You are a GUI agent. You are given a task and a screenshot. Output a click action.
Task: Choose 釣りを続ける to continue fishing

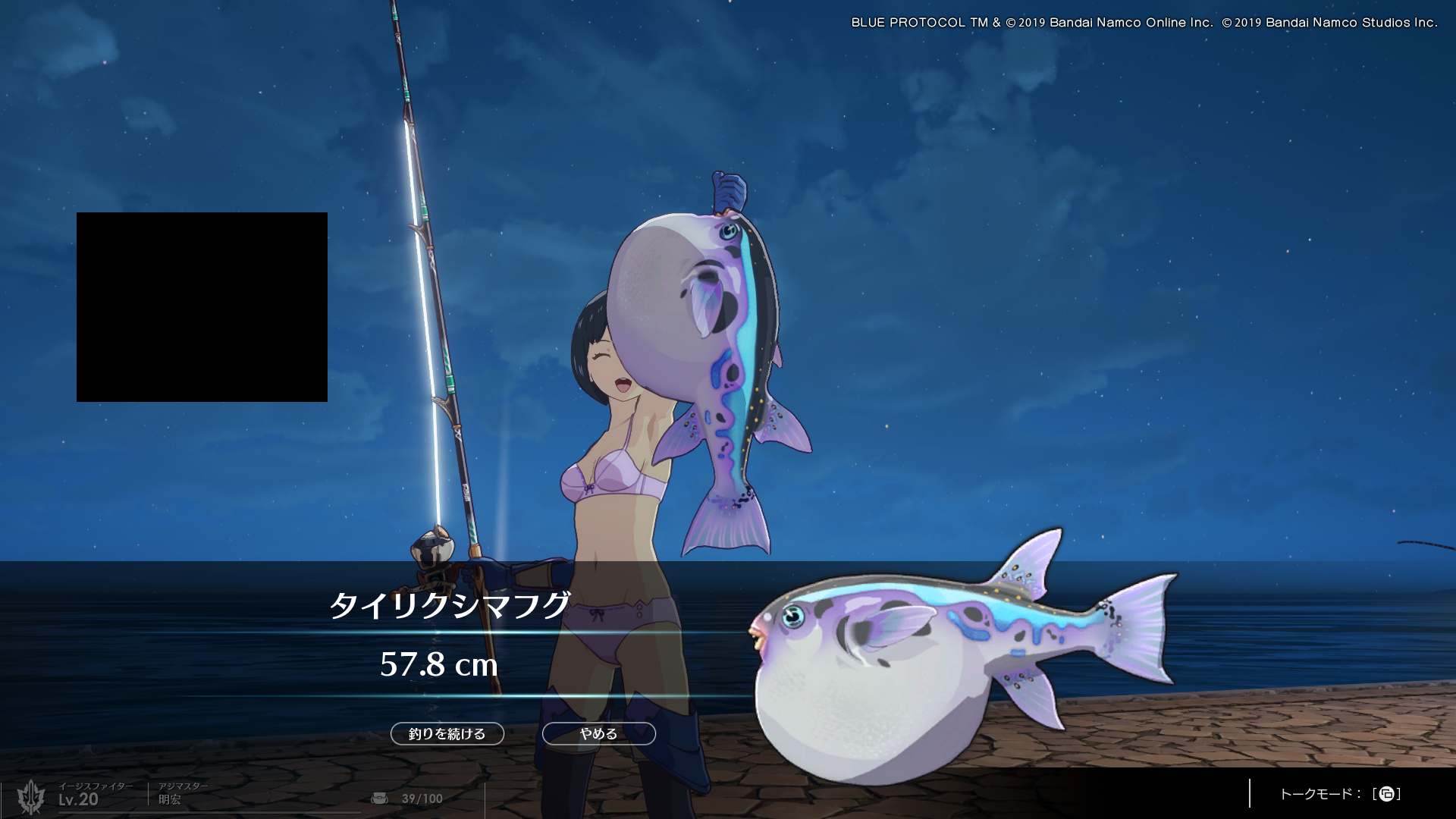[x=447, y=733]
